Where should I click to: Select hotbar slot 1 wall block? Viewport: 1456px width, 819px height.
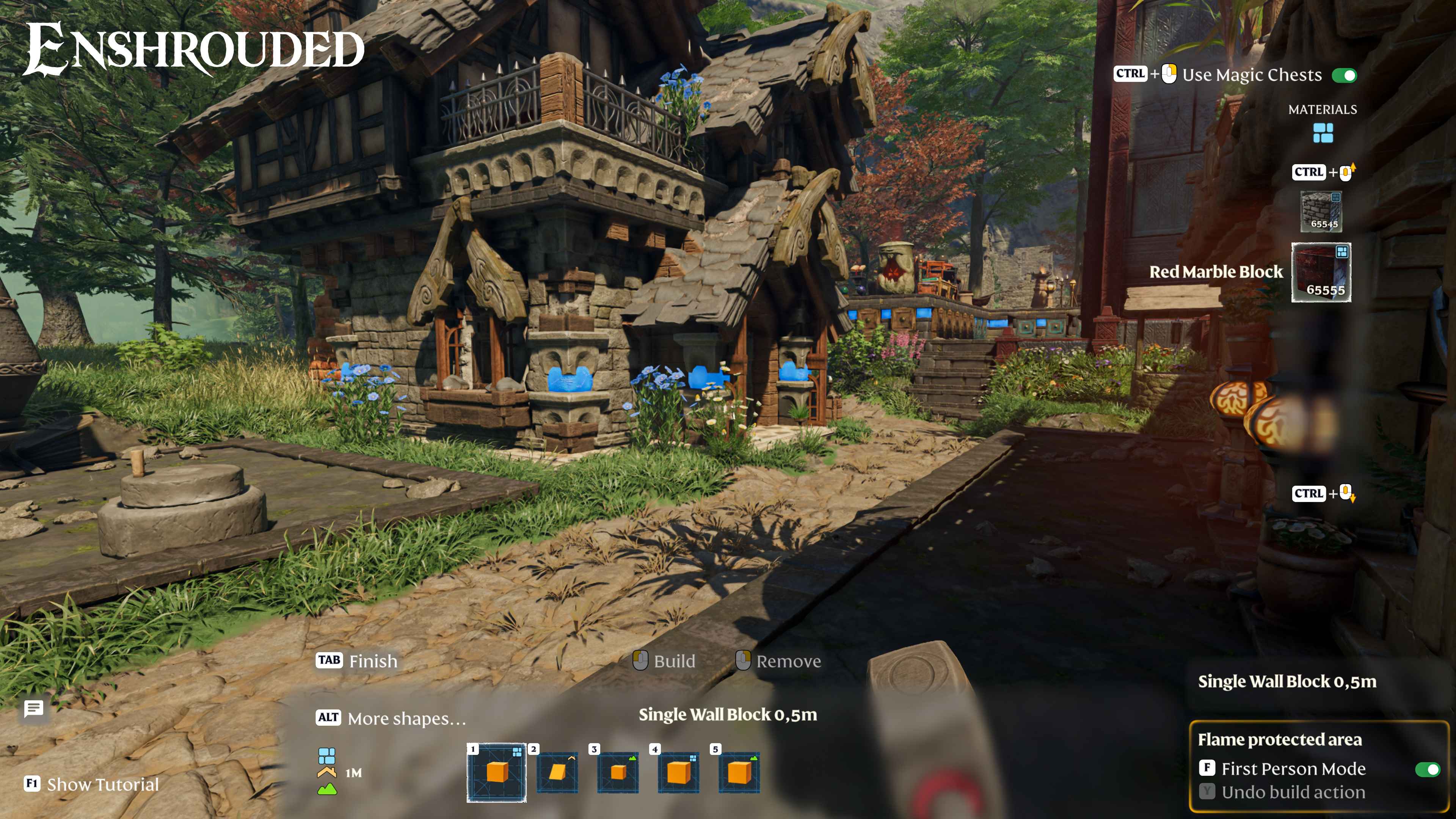click(496, 772)
